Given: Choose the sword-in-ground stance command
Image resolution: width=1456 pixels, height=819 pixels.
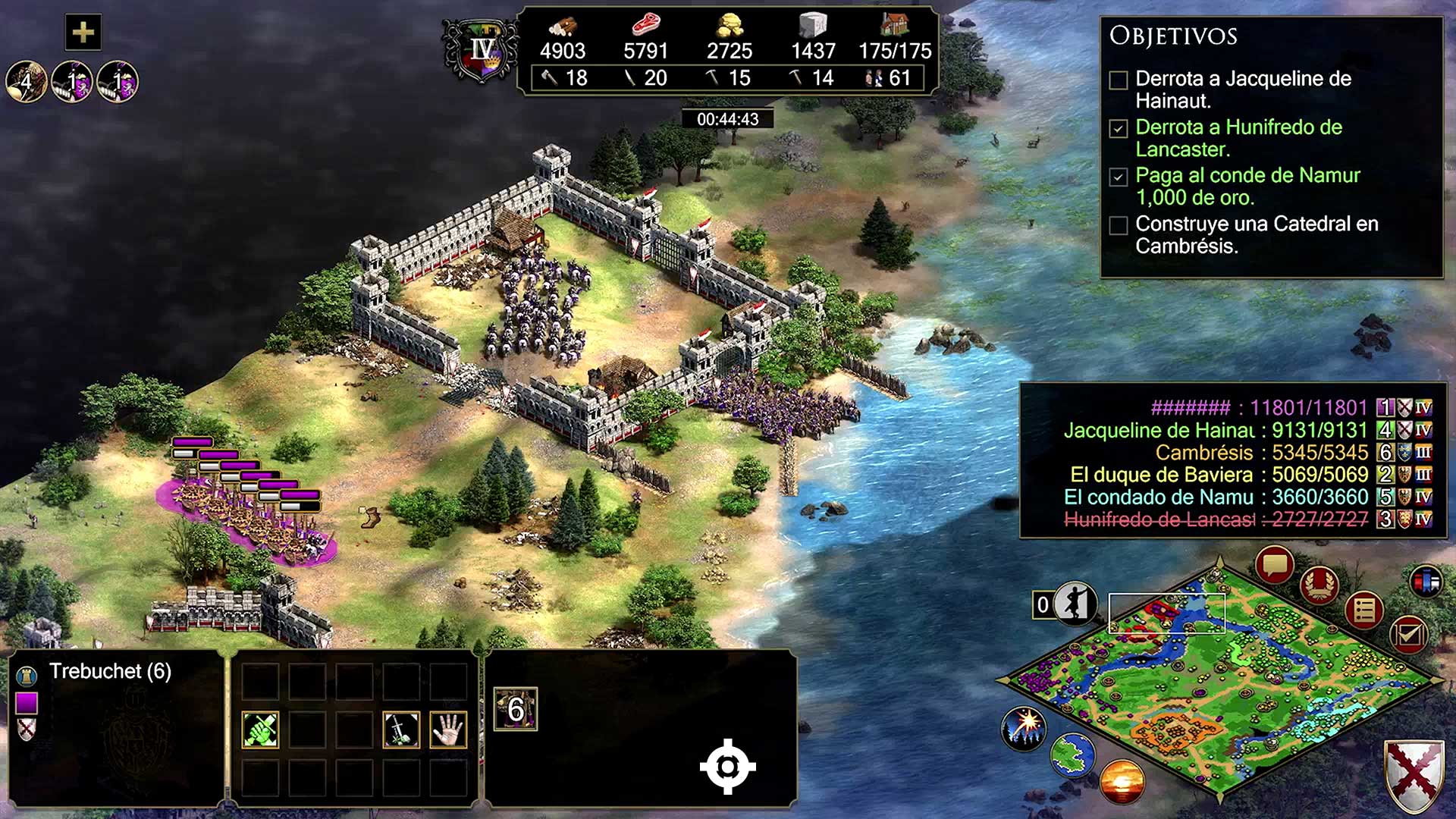Looking at the screenshot, I should pyautogui.click(x=401, y=730).
